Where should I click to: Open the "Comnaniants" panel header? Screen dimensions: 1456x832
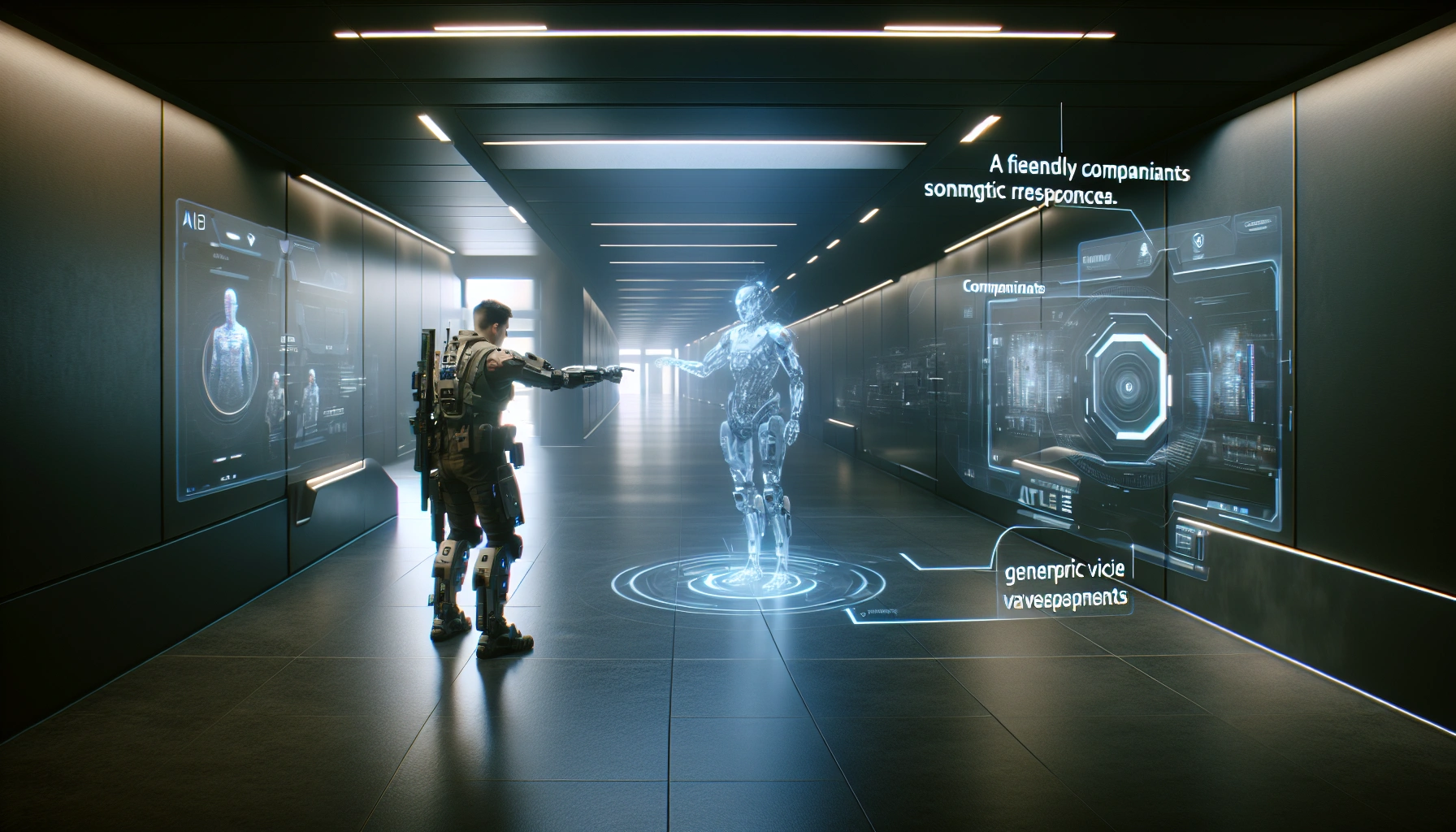(x=1003, y=287)
